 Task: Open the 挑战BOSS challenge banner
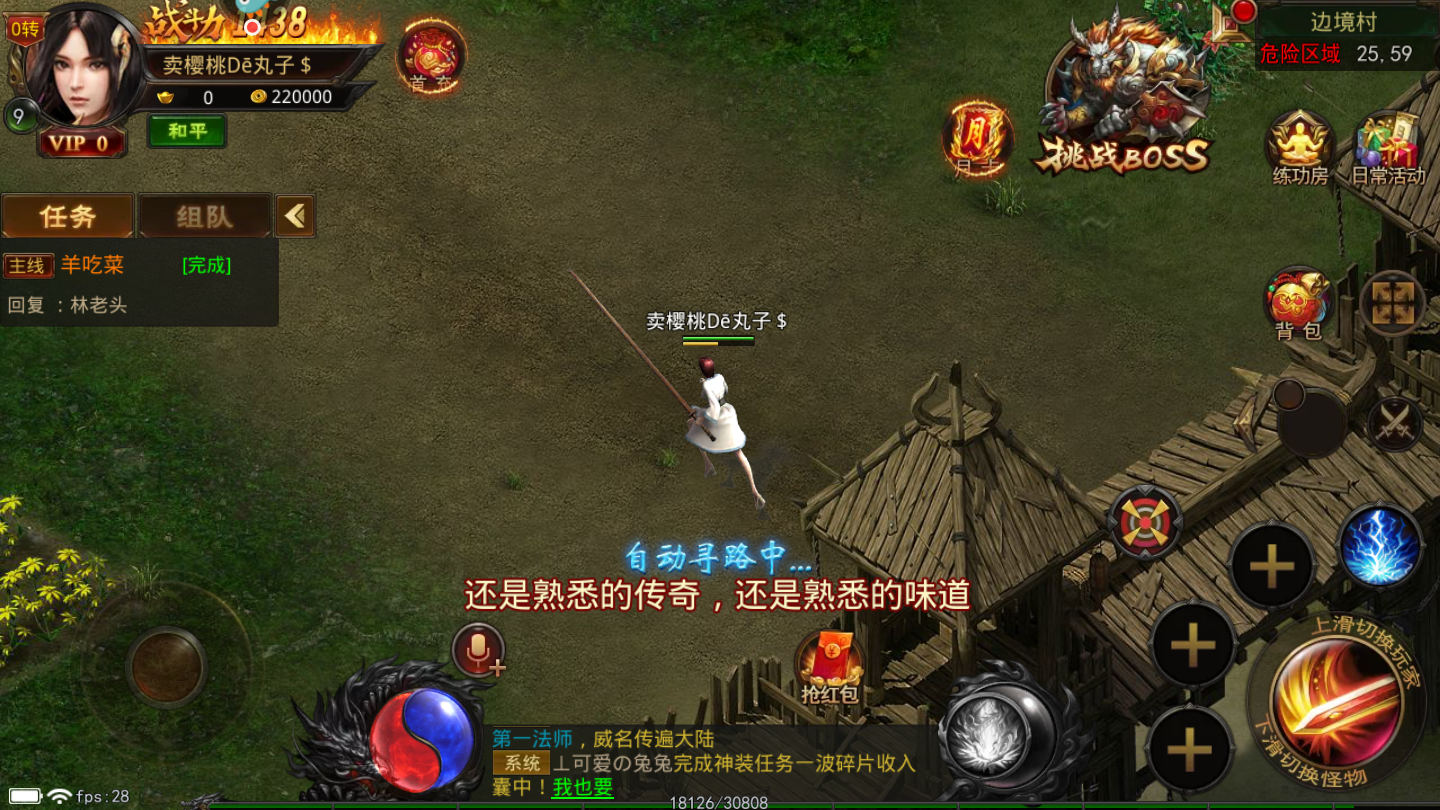click(1125, 95)
